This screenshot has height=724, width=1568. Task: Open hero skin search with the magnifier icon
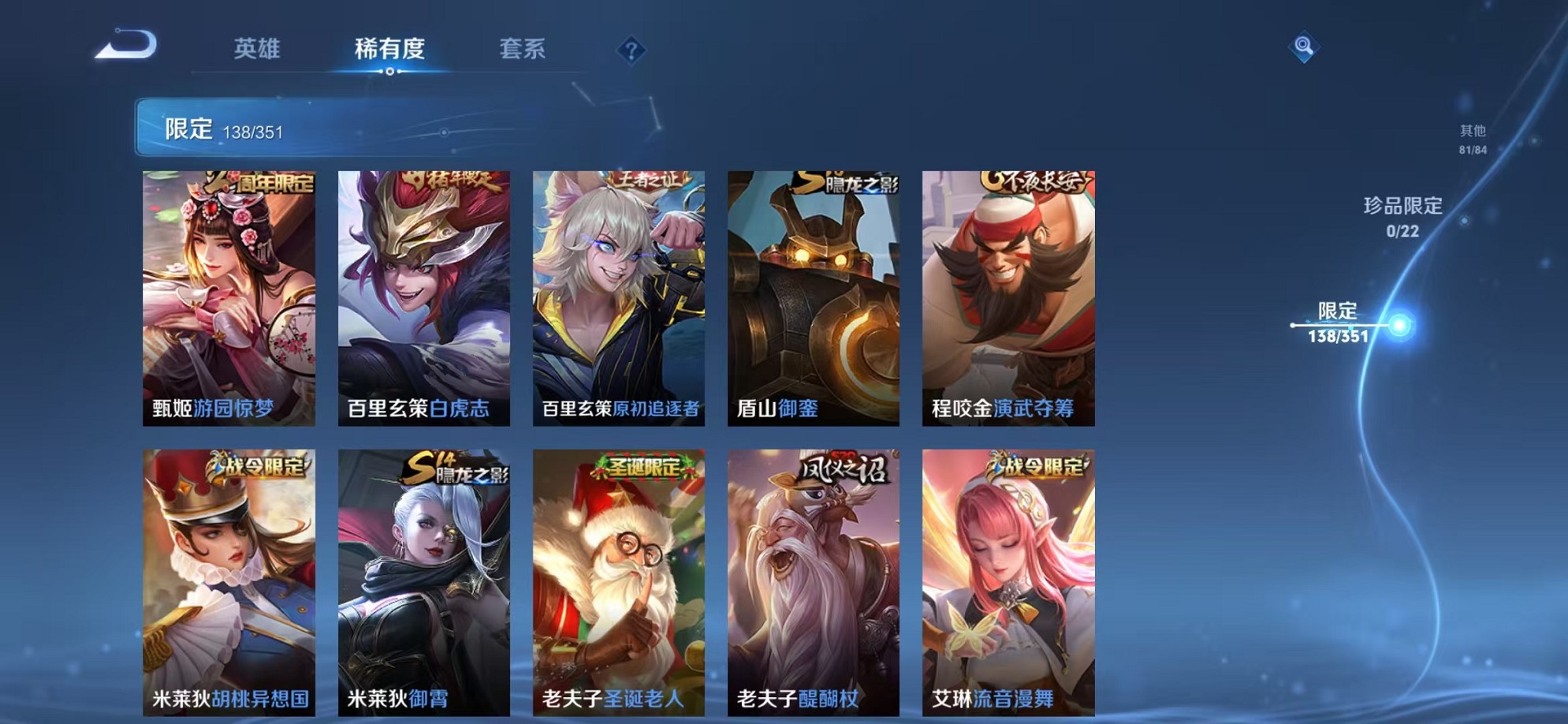pos(1305,46)
